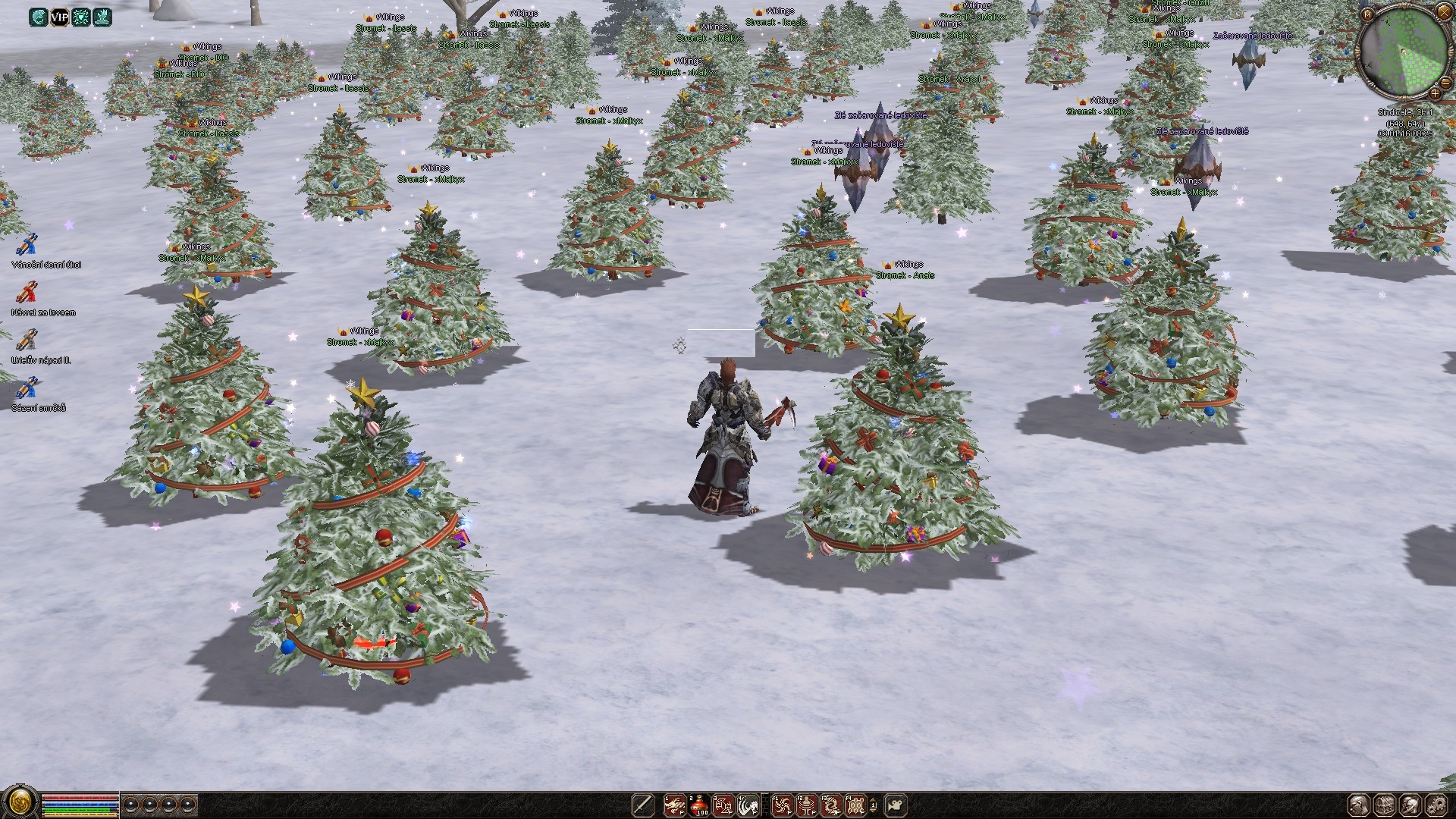Click the VIP status icon
Image resolution: width=1456 pixels, height=819 pixels.
[59, 17]
